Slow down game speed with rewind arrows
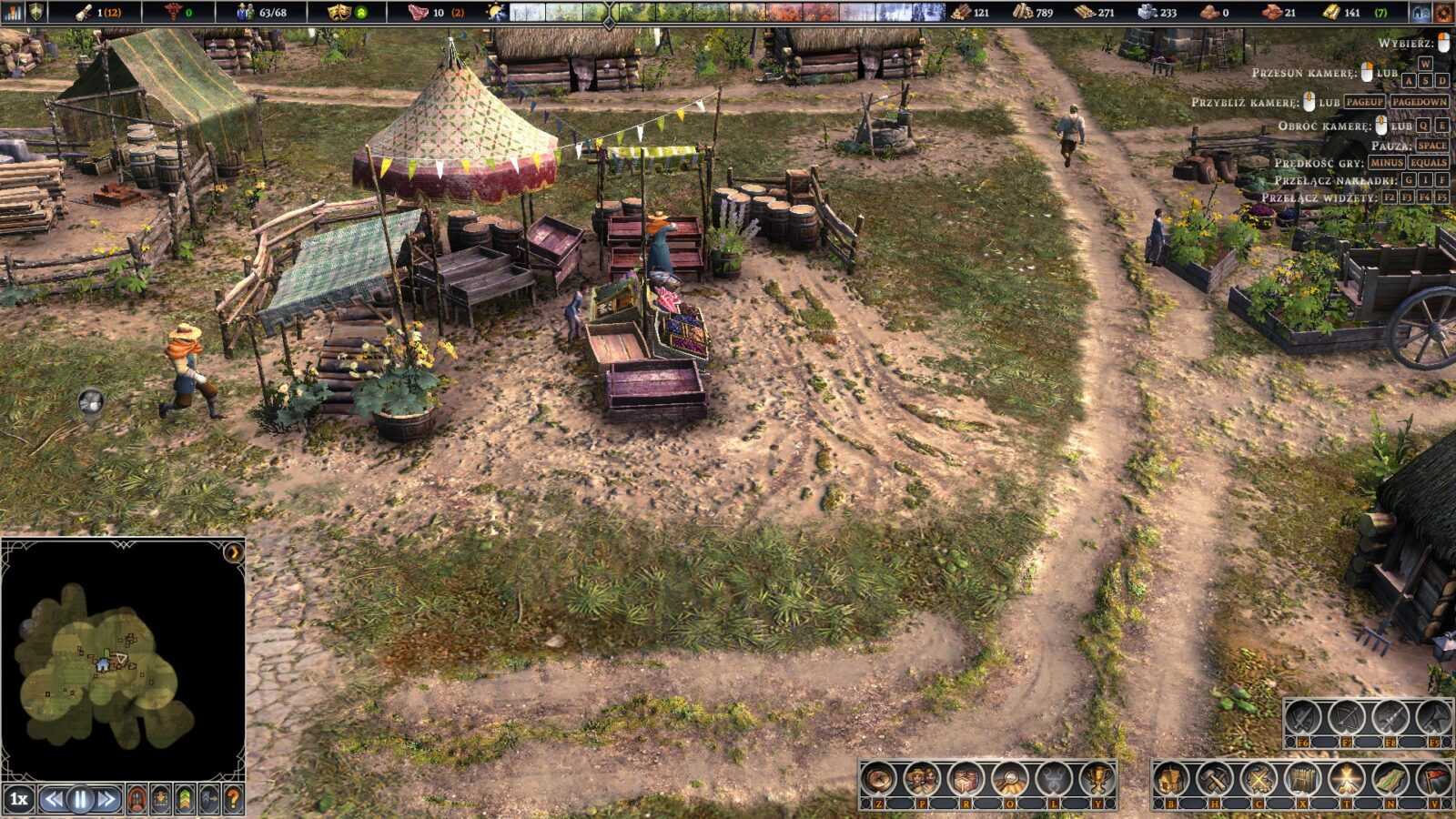Viewport: 1456px width, 819px height. tap(55, 800)
